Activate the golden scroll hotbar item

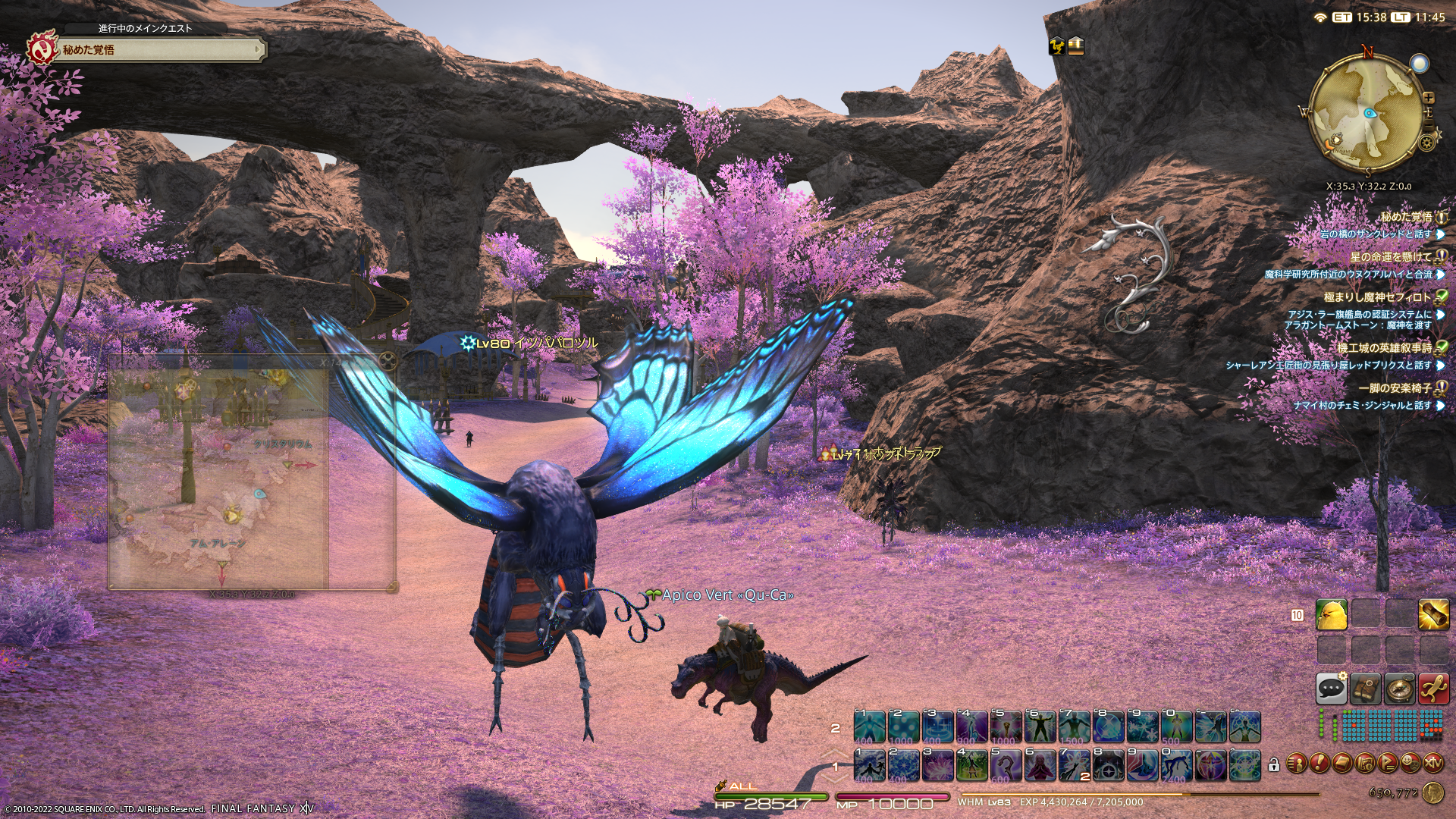[x=1433, y=615]
